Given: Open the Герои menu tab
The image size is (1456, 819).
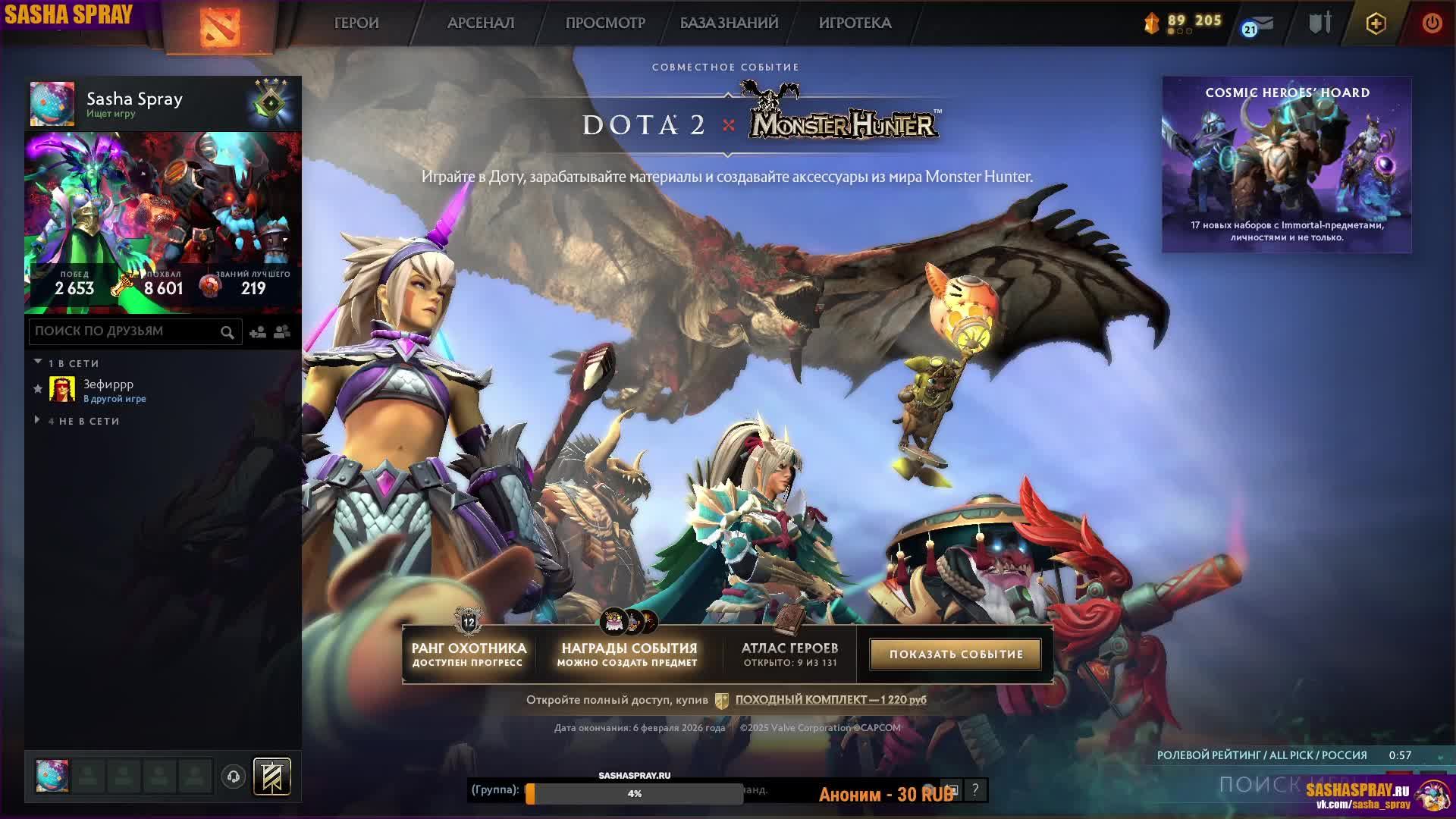Looking at the screenshot, I should point(356,23).
